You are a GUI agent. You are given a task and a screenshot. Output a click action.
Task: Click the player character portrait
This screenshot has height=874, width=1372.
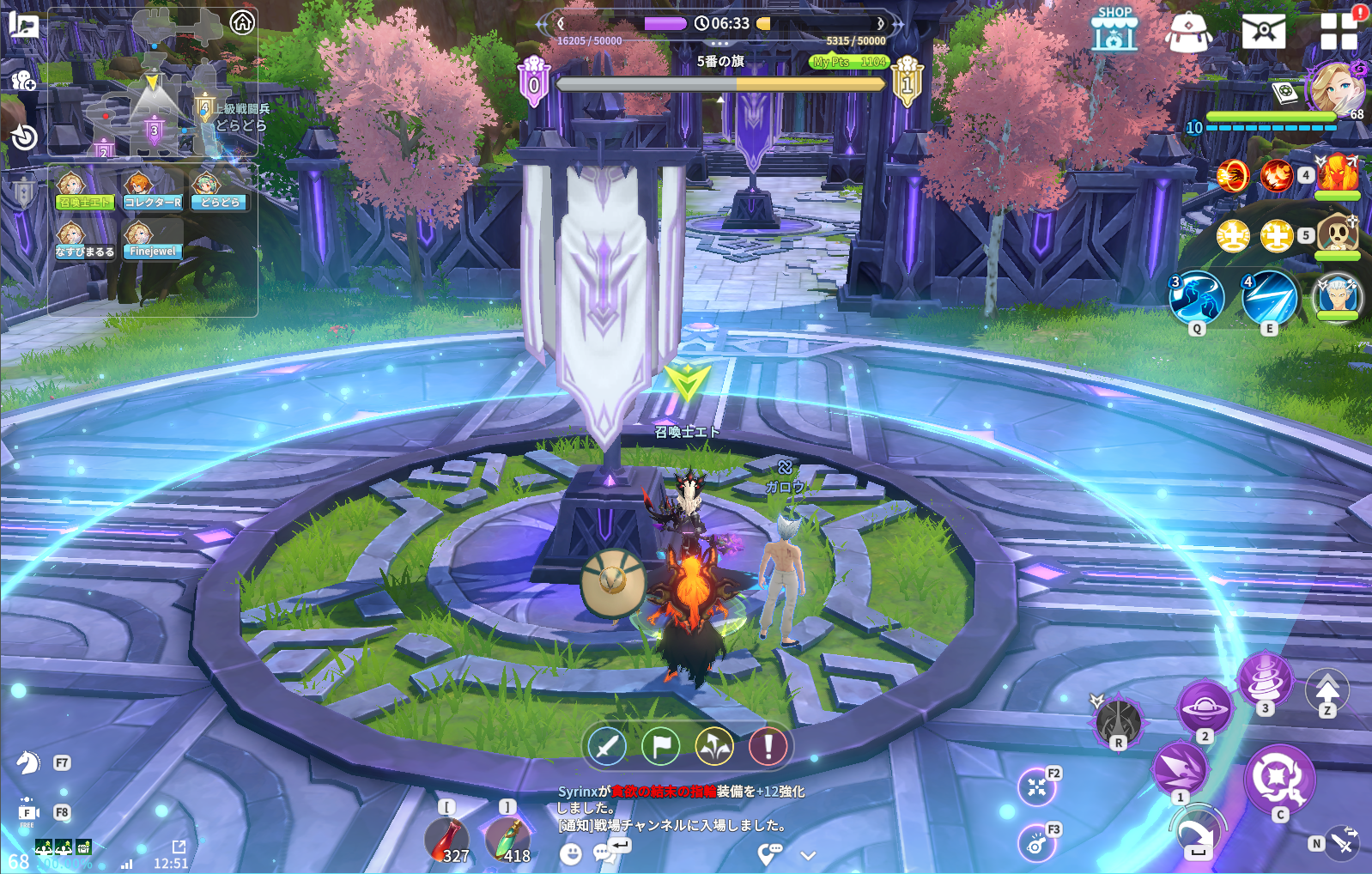pos(1335,88)
